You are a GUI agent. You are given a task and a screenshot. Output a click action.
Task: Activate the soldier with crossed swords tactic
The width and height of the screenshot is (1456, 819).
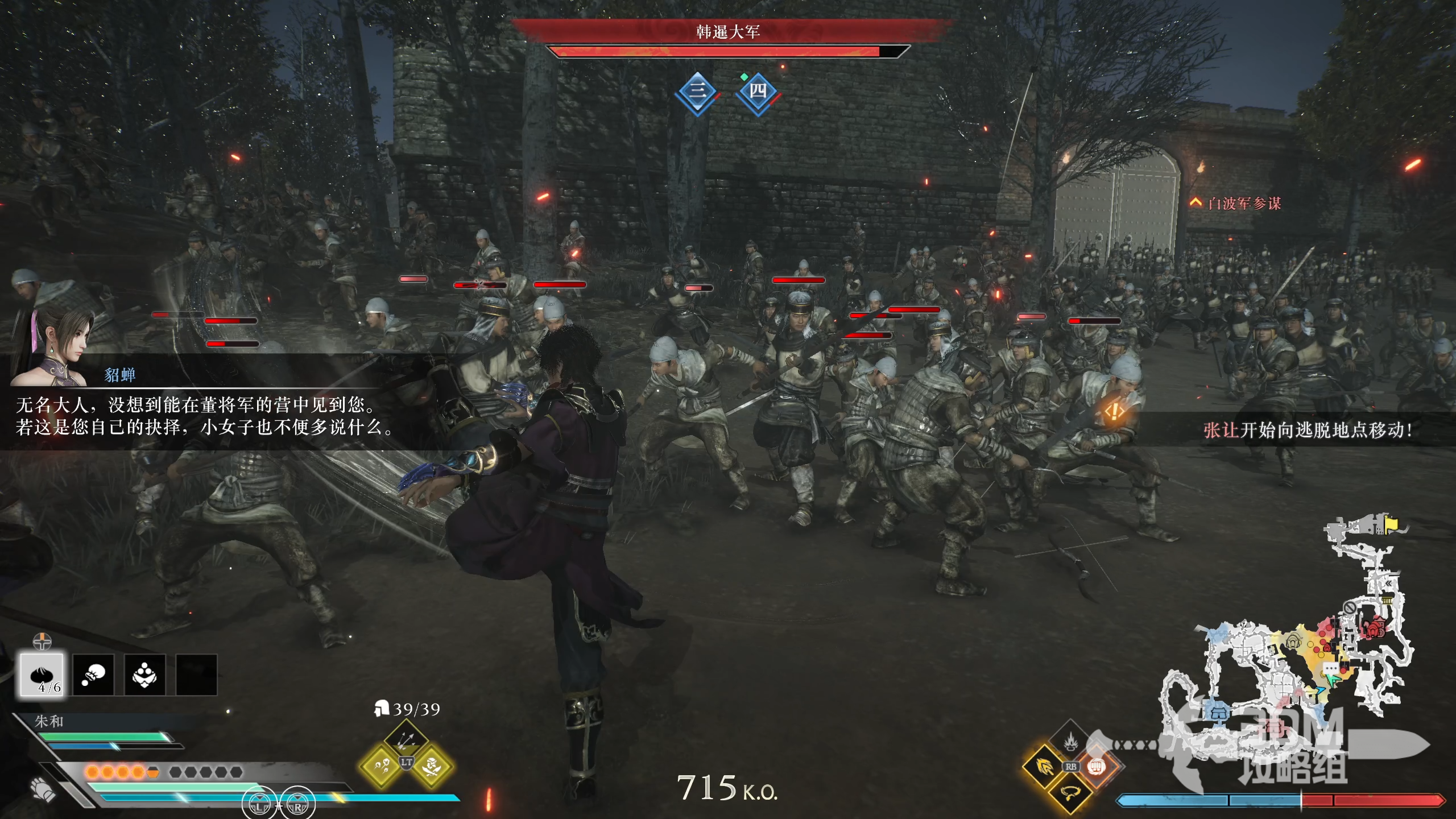tap(432, 767)
